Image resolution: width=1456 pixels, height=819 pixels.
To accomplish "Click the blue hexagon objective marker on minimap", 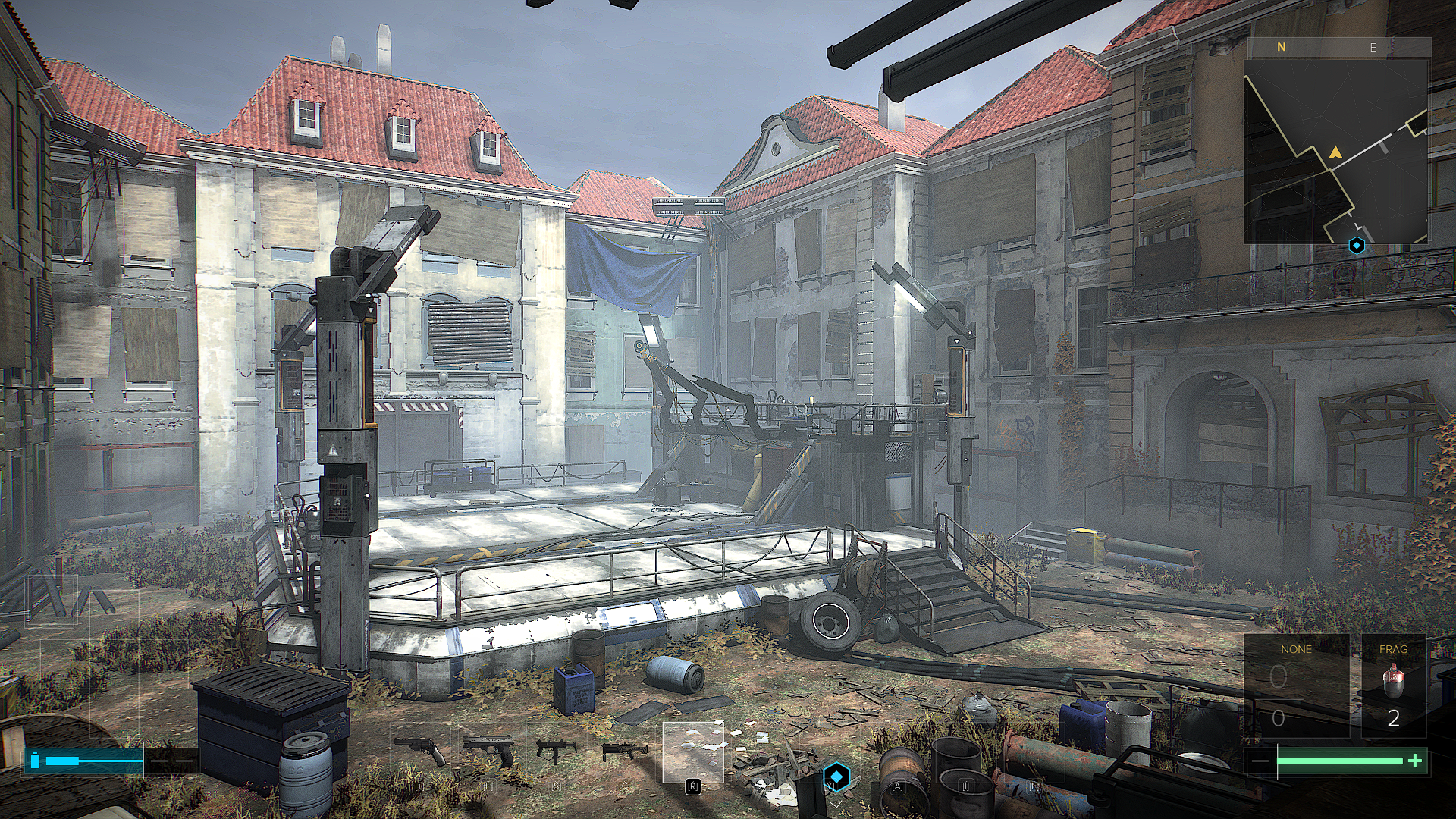I will tap(1357, 246).
